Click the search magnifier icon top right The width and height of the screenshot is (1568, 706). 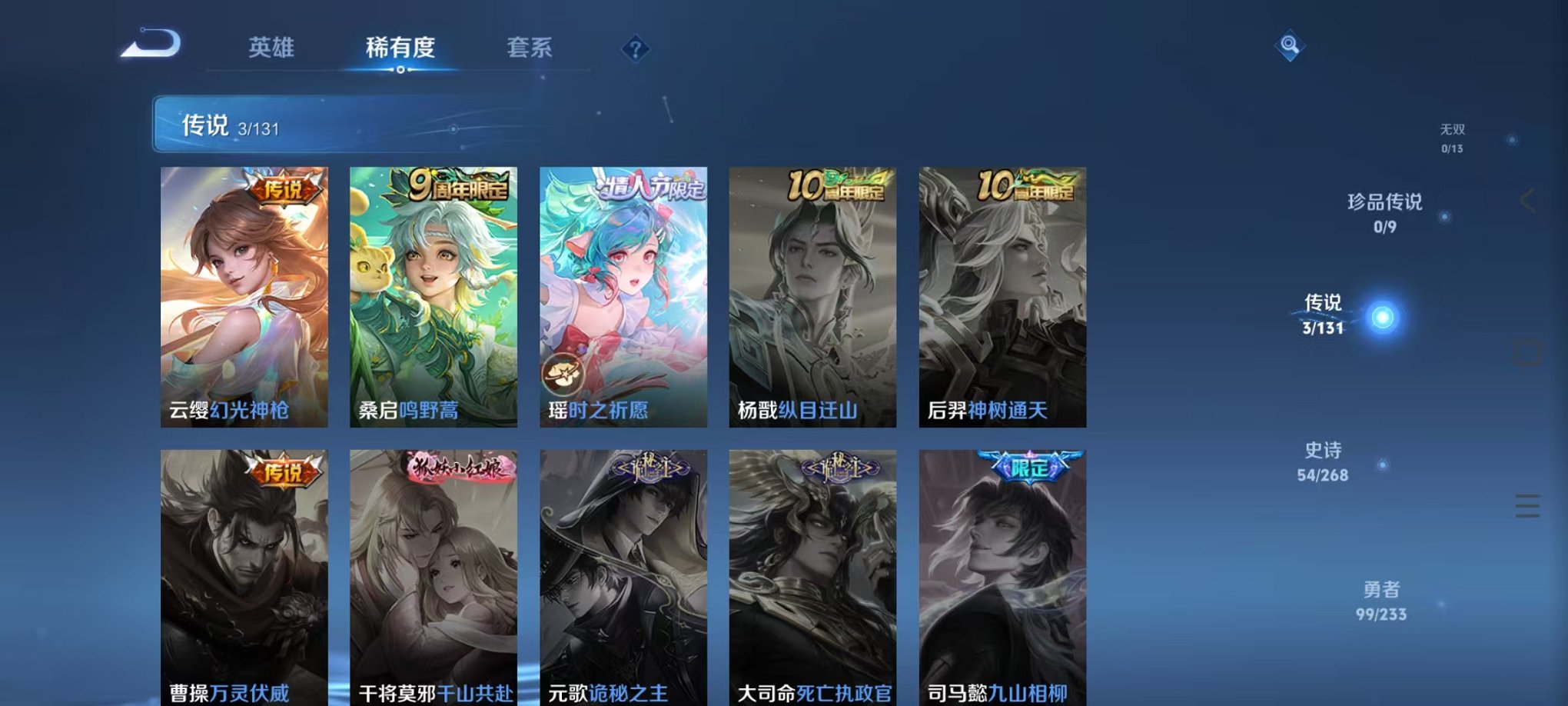[1287, 45]
